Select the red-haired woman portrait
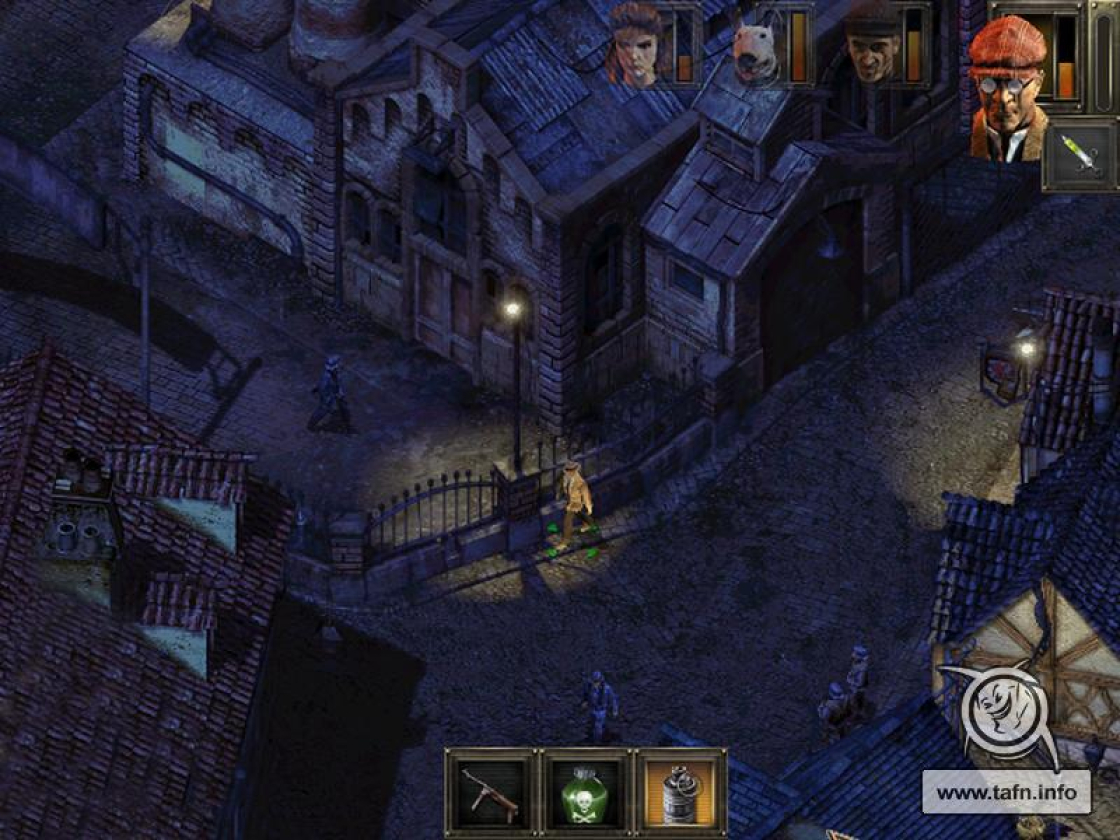Image resolution: width=1120 pixels, height=840 pixels. pyautogui.click(x=638, y=46)
